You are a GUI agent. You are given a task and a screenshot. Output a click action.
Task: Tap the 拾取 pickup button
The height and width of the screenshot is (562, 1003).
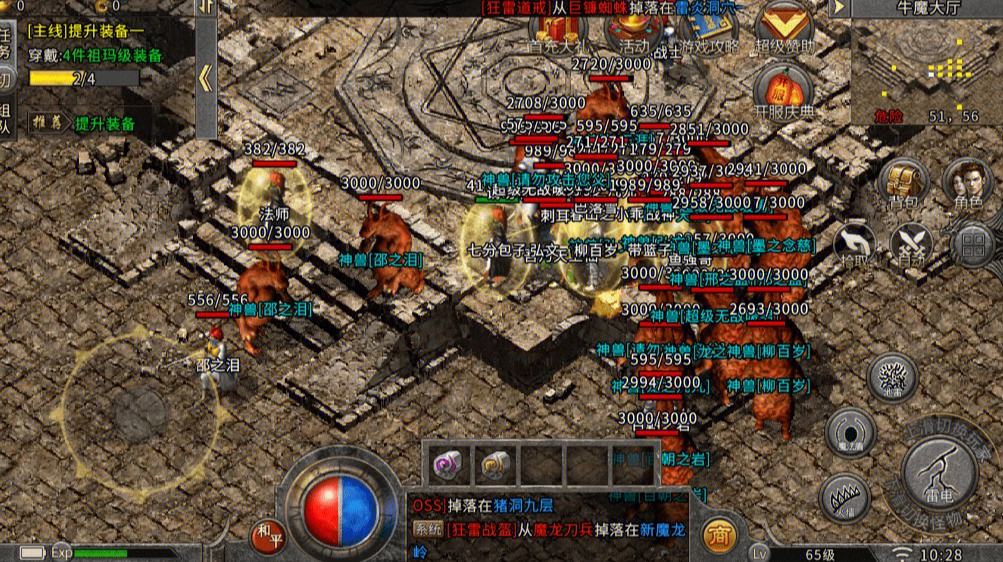pyautogui.click(x=854, y=245)
